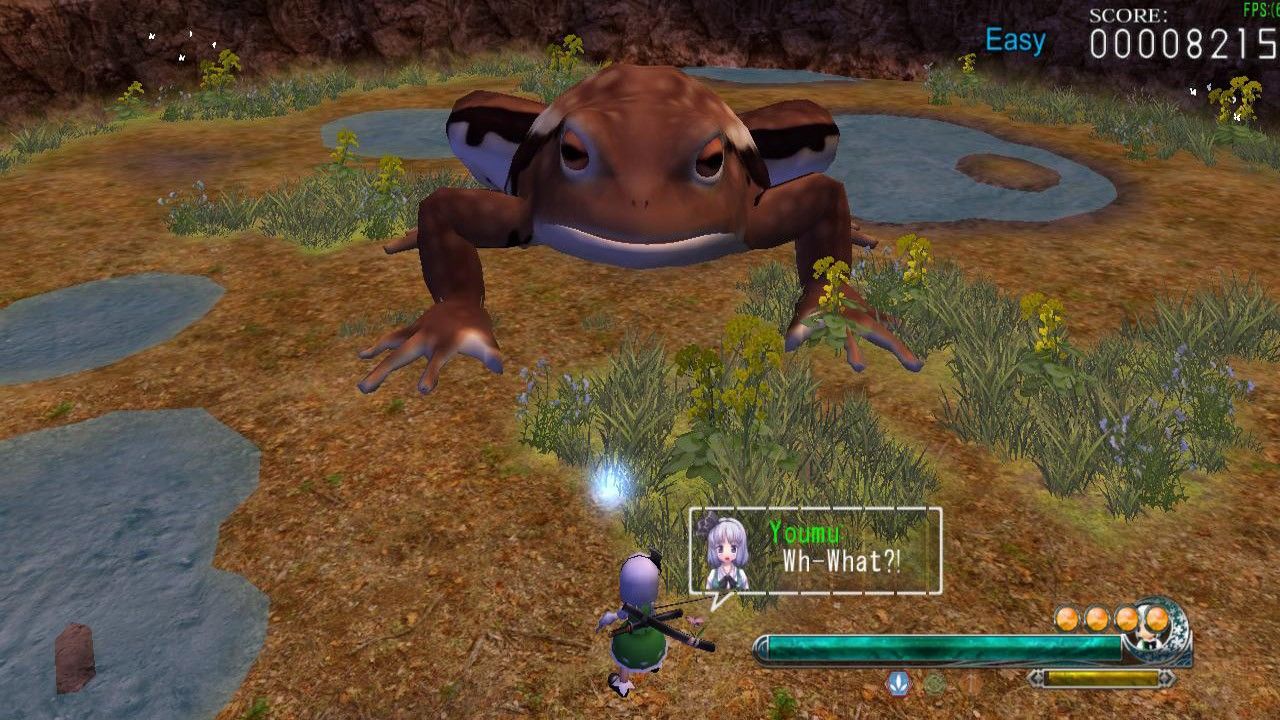Activate the blue hexagon skill icon

point(898,684)
